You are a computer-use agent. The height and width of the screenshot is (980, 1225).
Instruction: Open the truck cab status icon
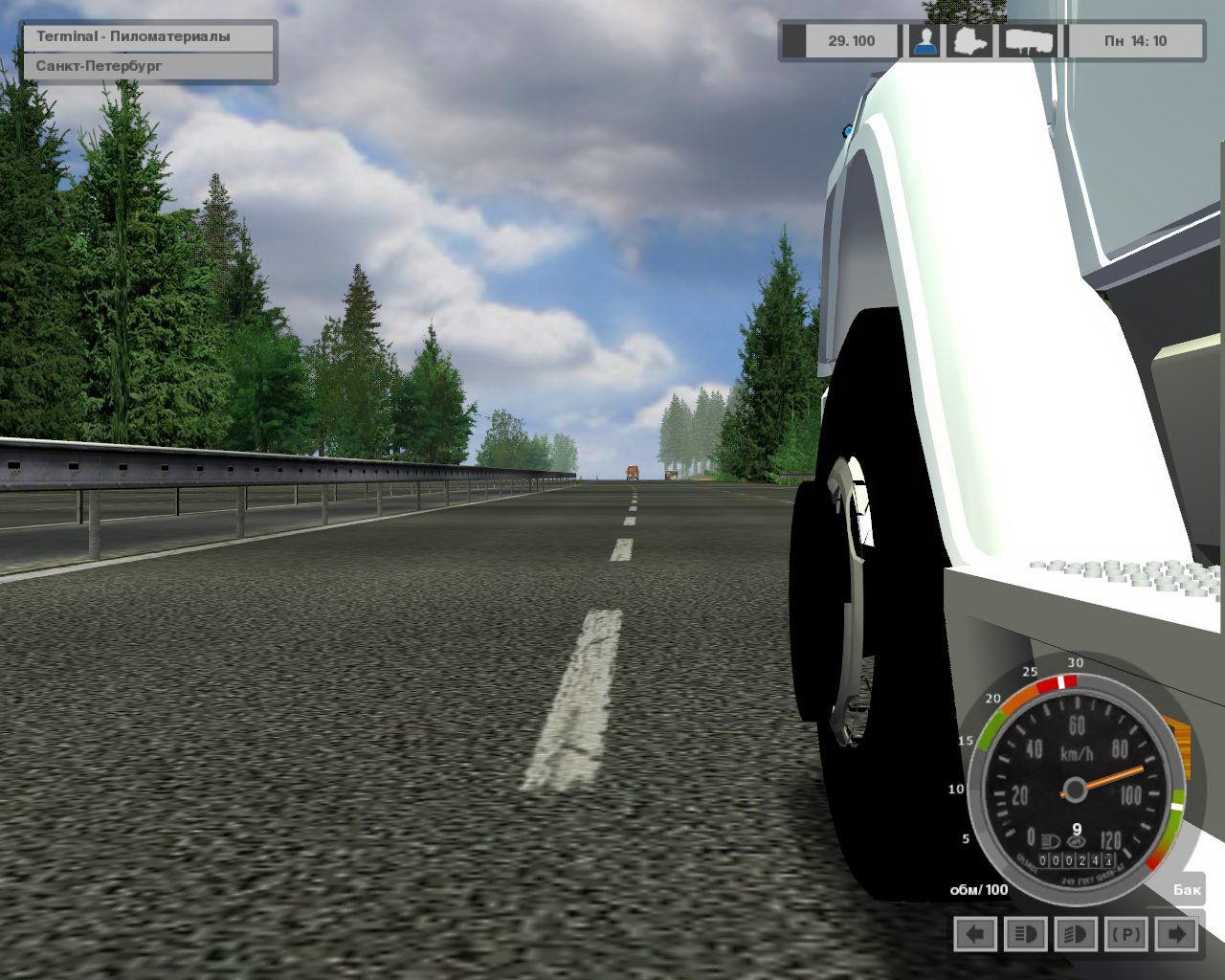coord(969,41)
